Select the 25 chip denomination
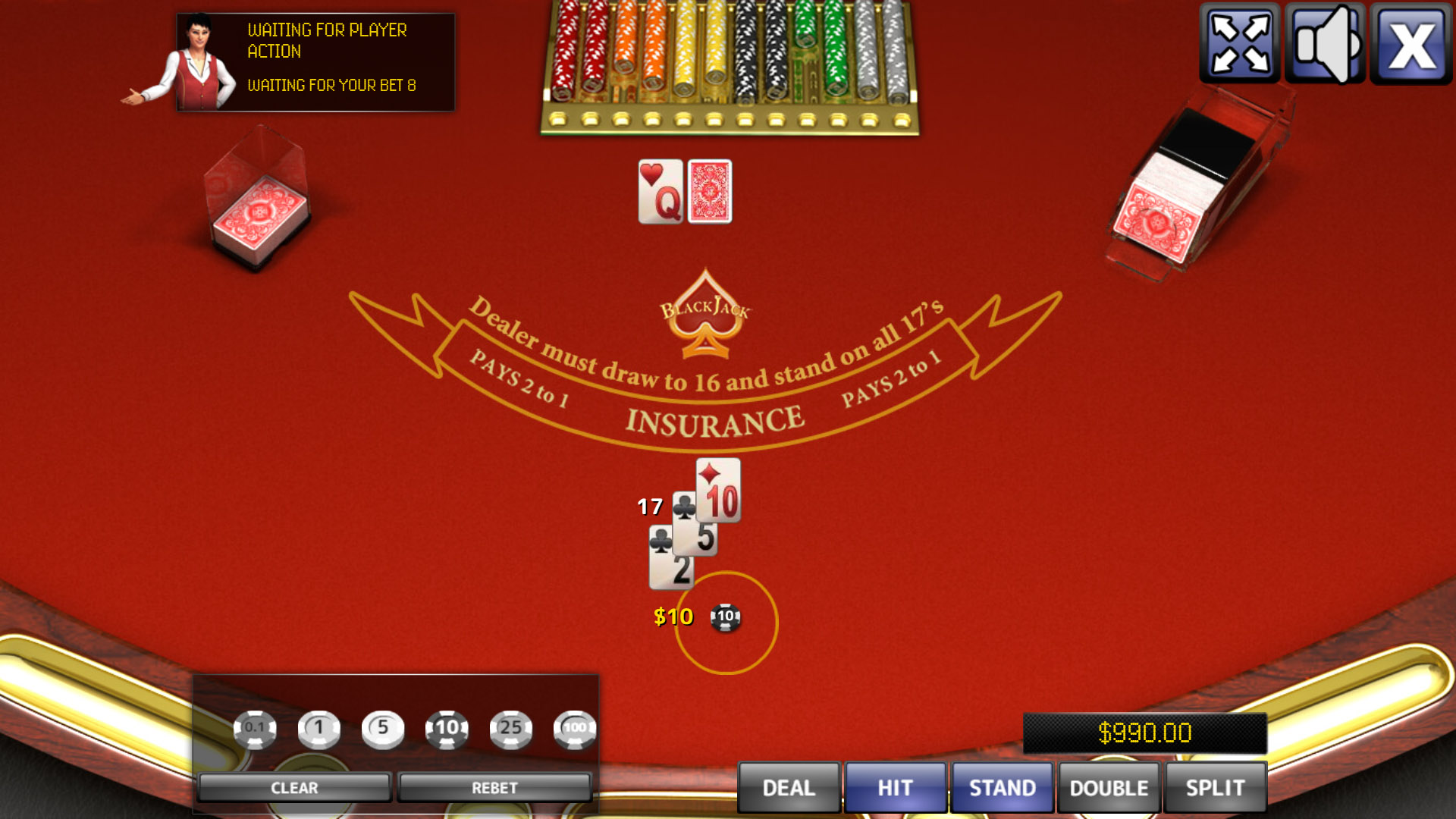Viewport: 1456px width, 819px height. pos(512,728)
